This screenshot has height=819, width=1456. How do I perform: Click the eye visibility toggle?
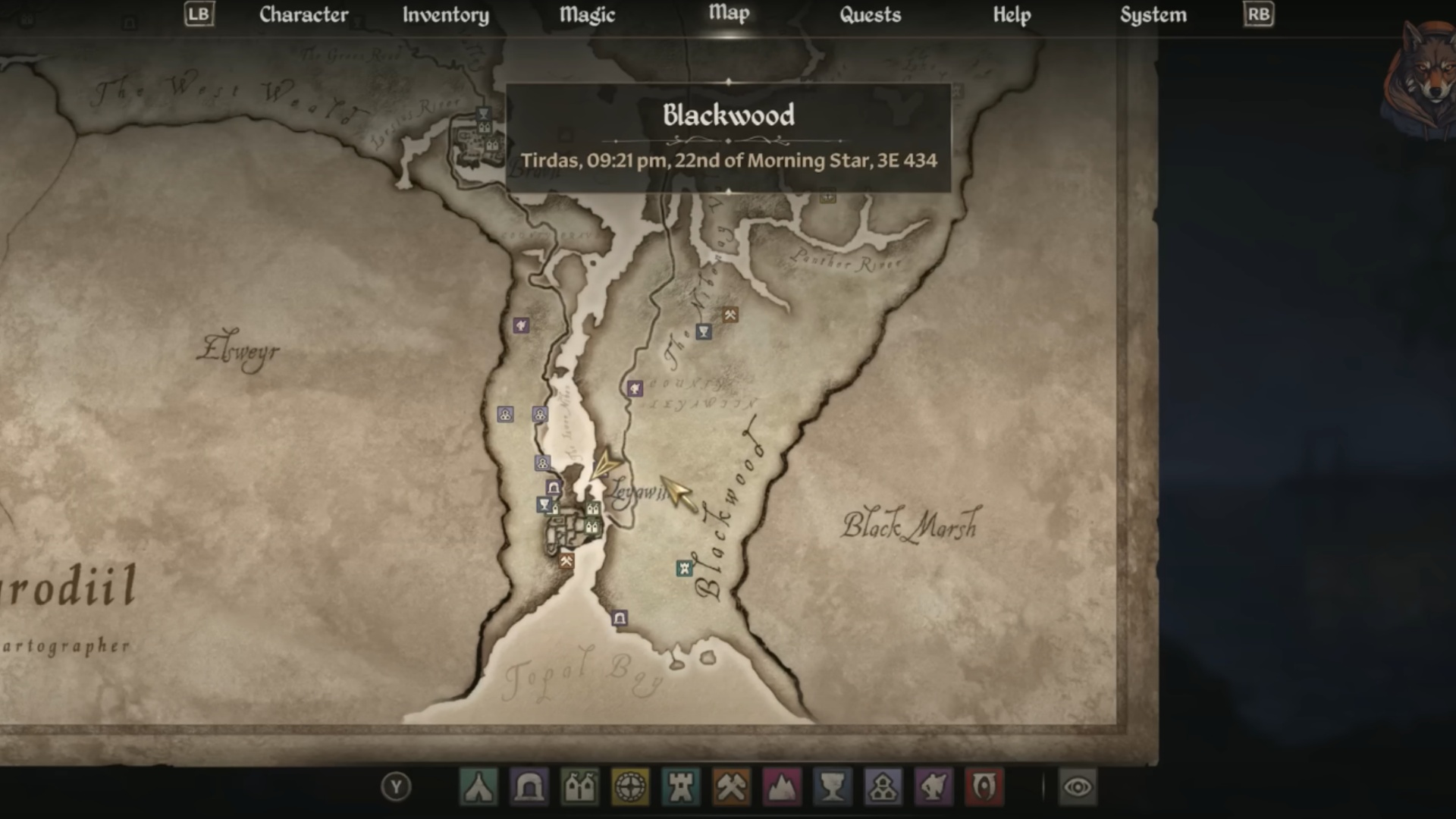tap(1078, 787)
